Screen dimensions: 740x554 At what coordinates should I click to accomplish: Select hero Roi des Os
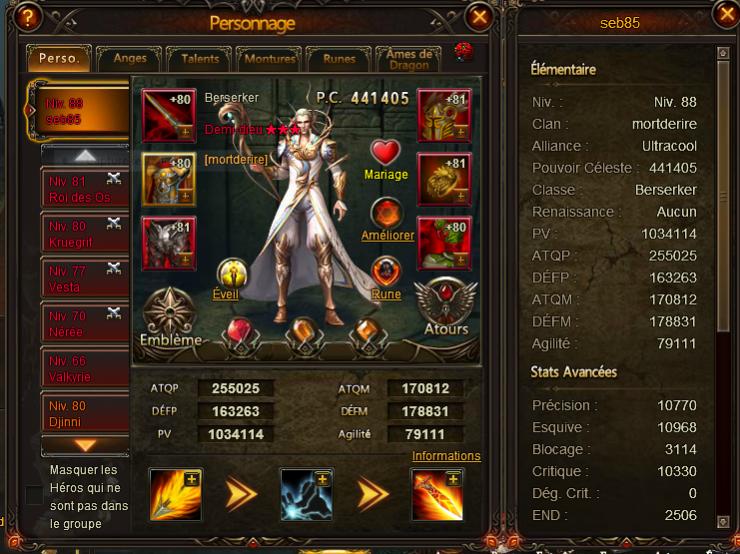click(x=85, y=189)
